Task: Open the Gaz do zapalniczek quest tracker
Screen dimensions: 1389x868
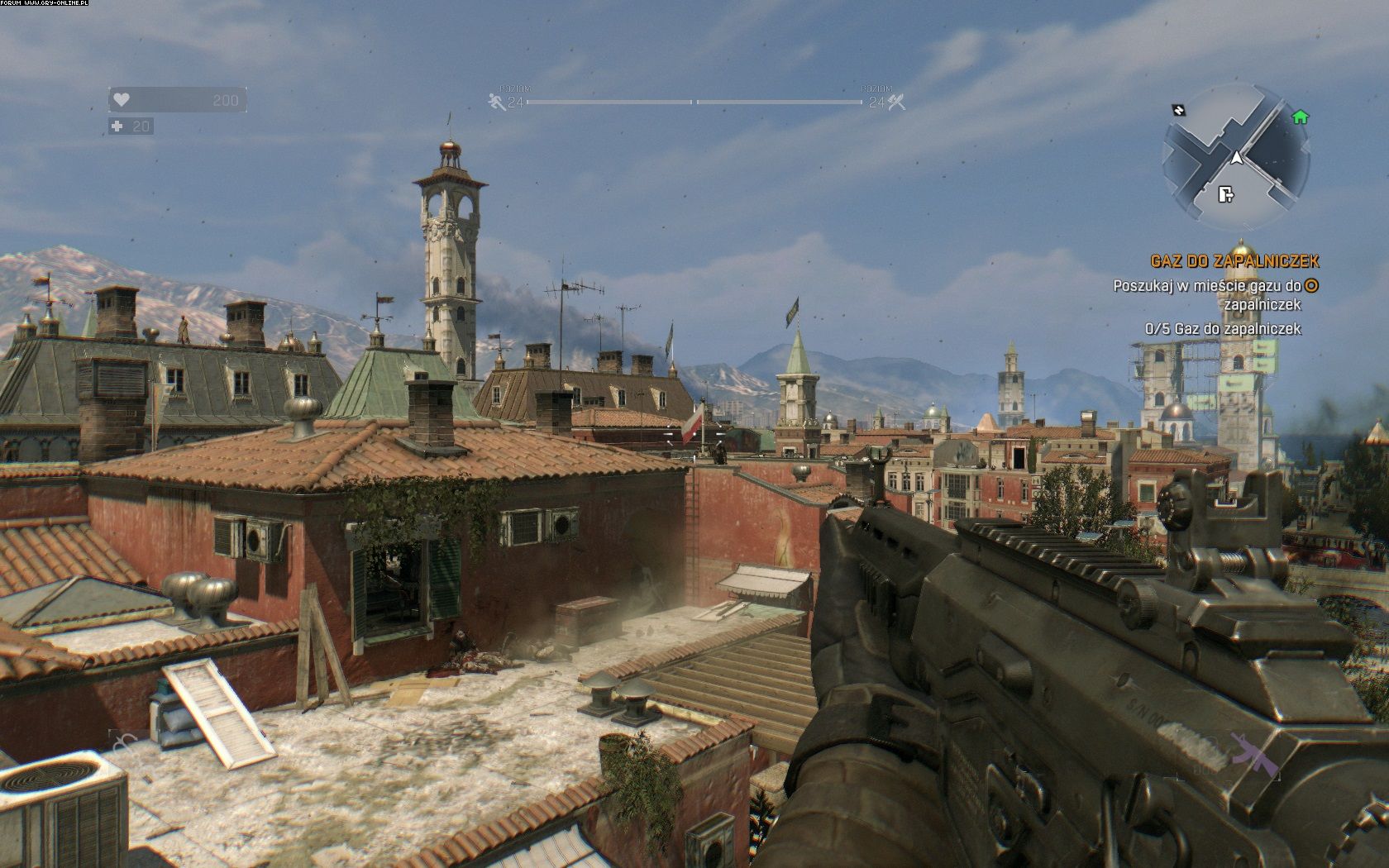Action: 1234,261
